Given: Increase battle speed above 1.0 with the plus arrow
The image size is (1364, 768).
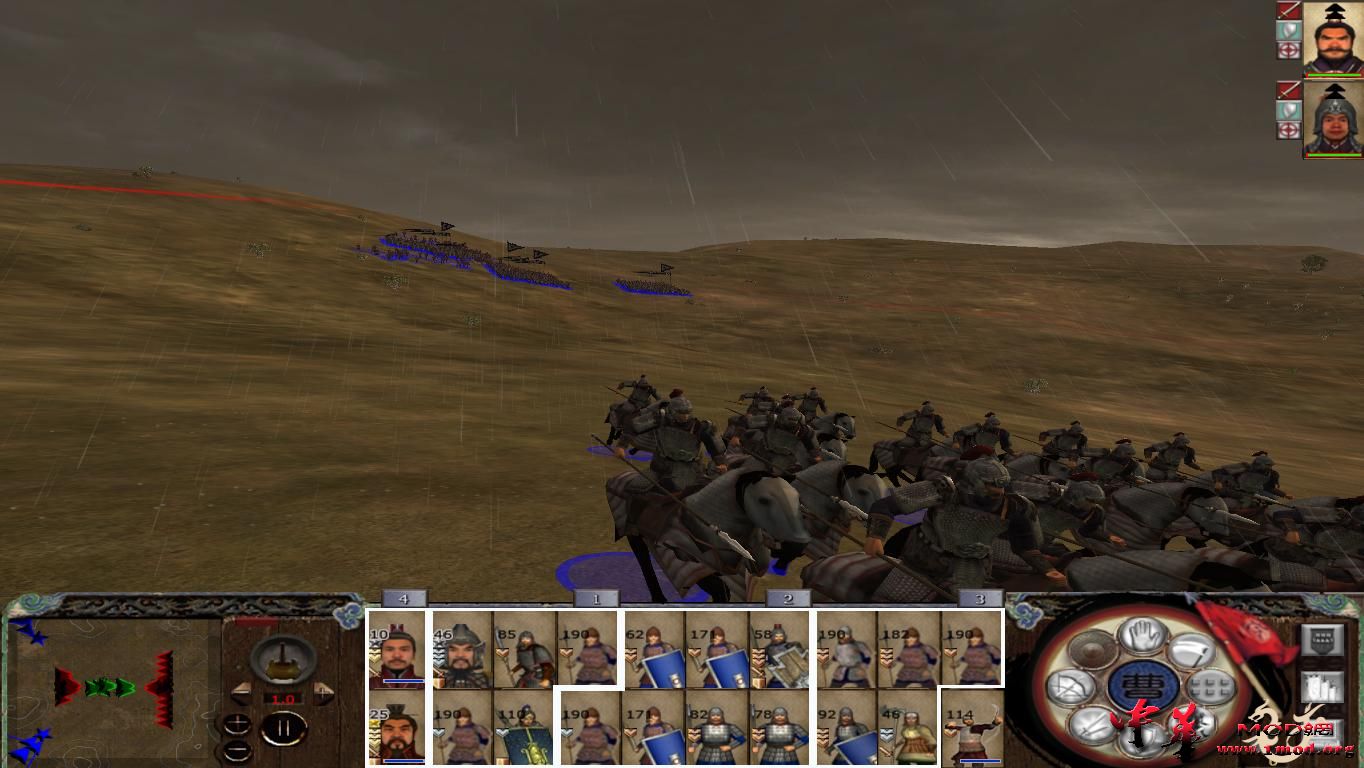Looking at the screenshot, I should tap(323, 692).
